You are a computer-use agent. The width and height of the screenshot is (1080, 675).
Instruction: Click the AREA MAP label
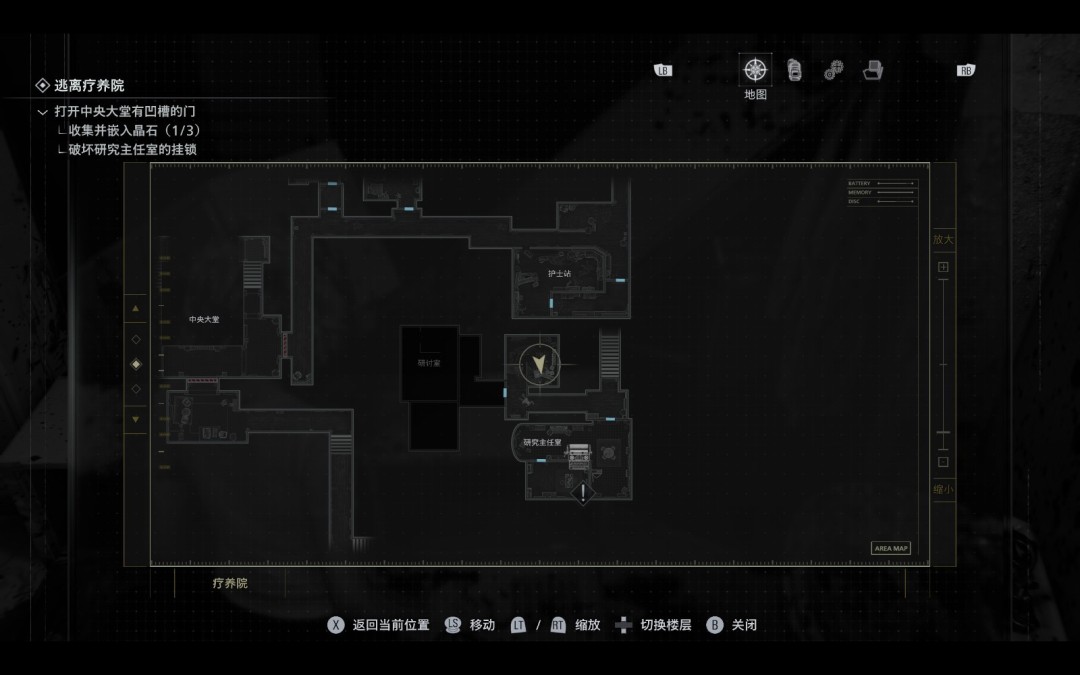pos(891,548)
